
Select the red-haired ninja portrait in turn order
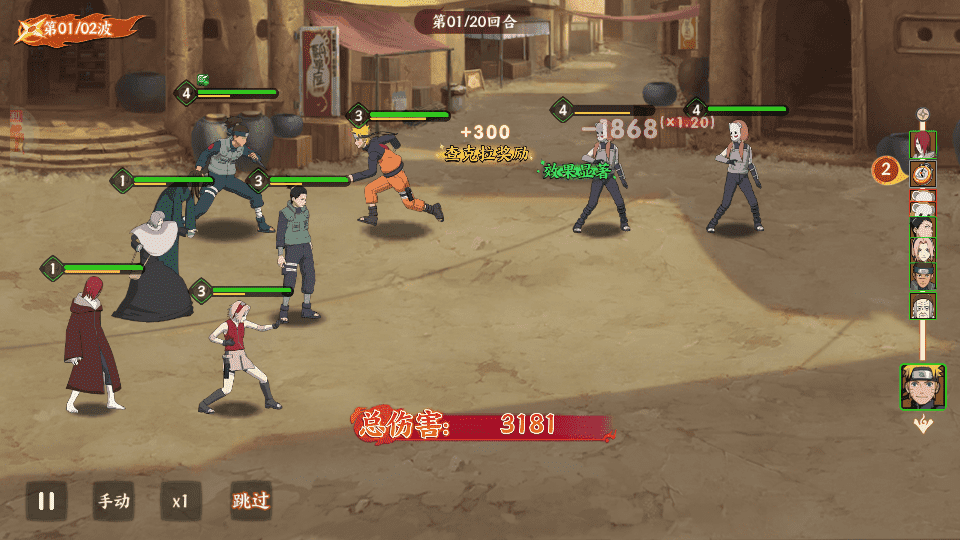coord(922,144)
